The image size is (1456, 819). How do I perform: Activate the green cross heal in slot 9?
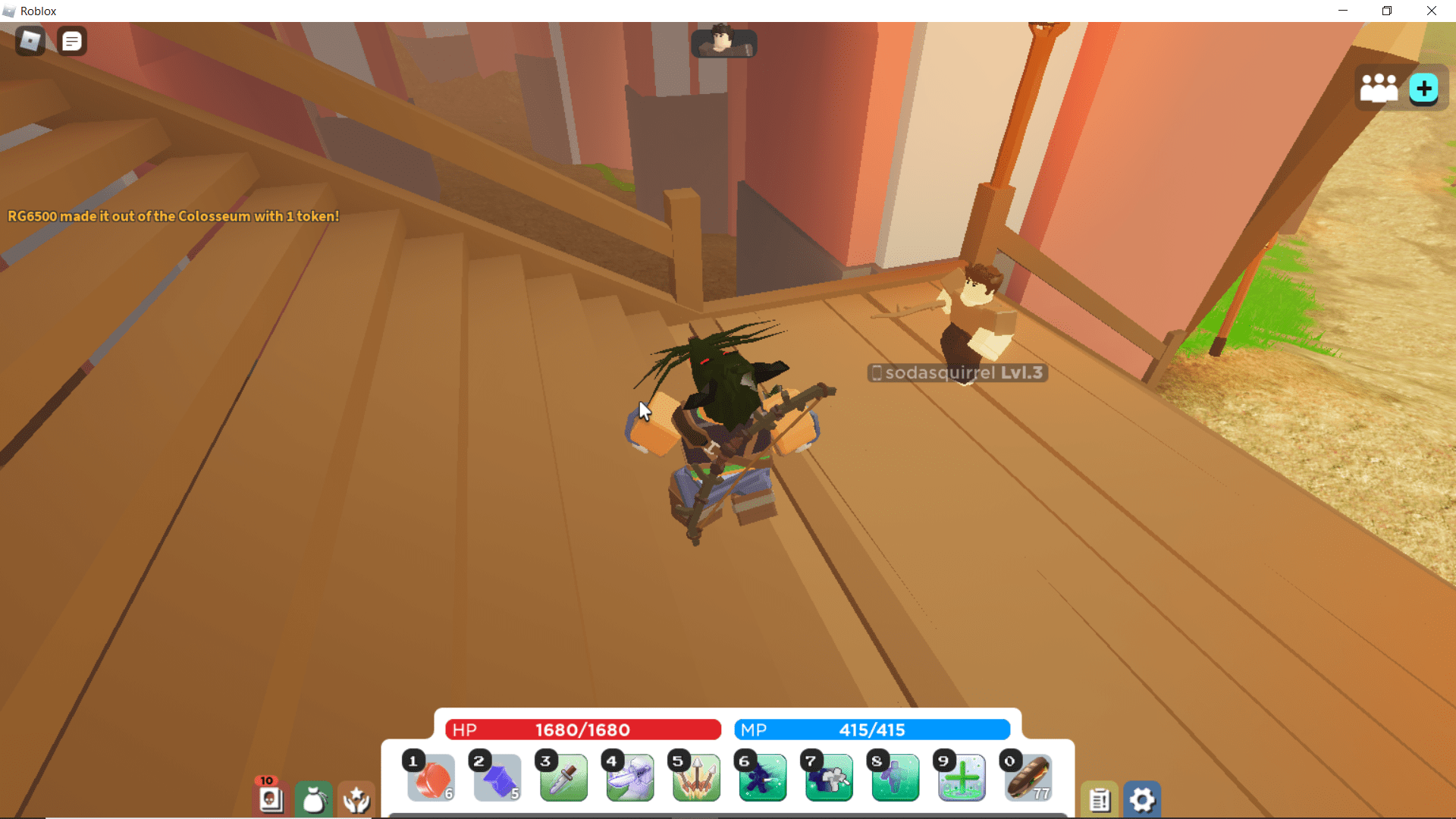(x=962, y=778)
